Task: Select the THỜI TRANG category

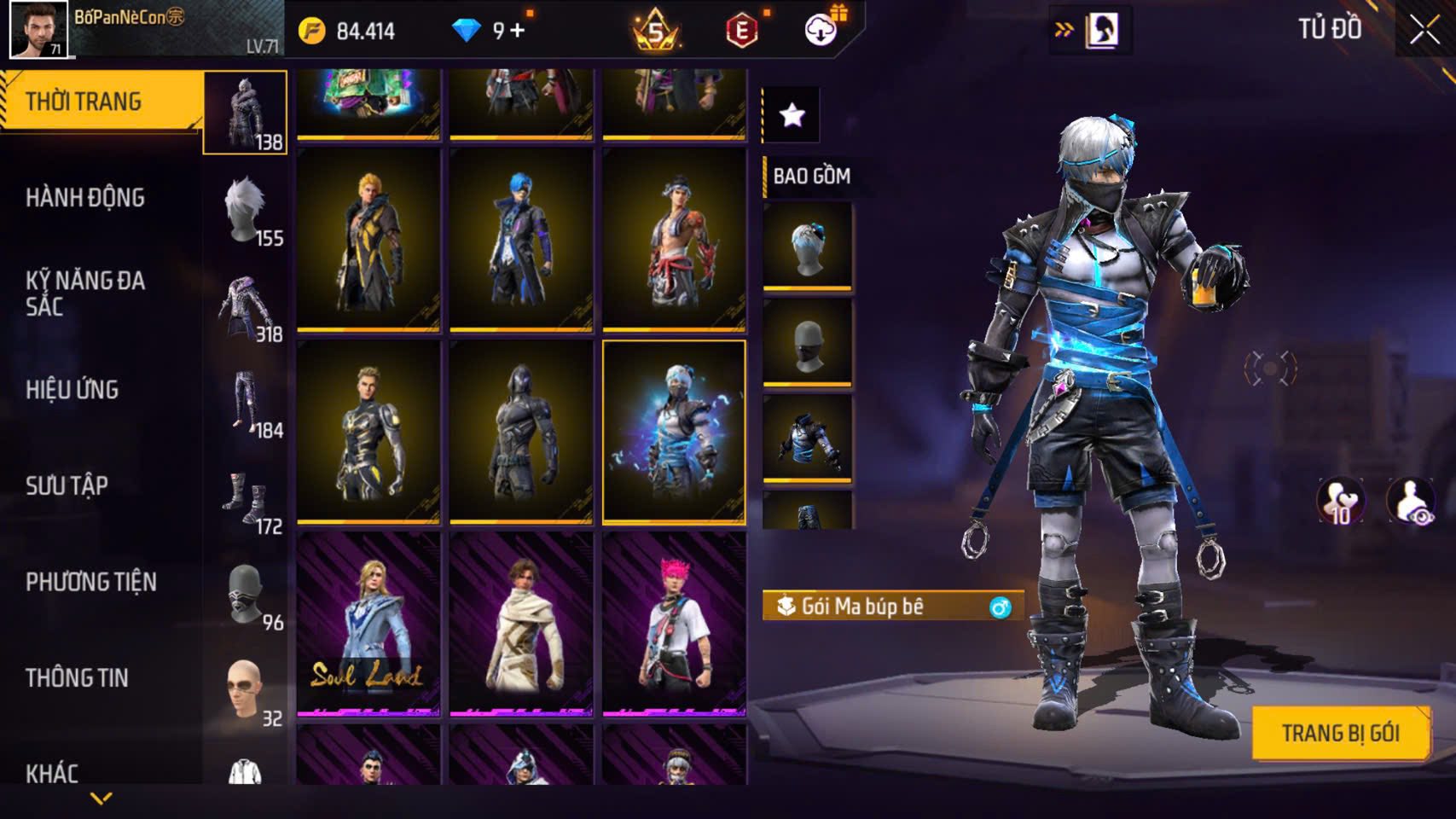Action: pos(84,102)
